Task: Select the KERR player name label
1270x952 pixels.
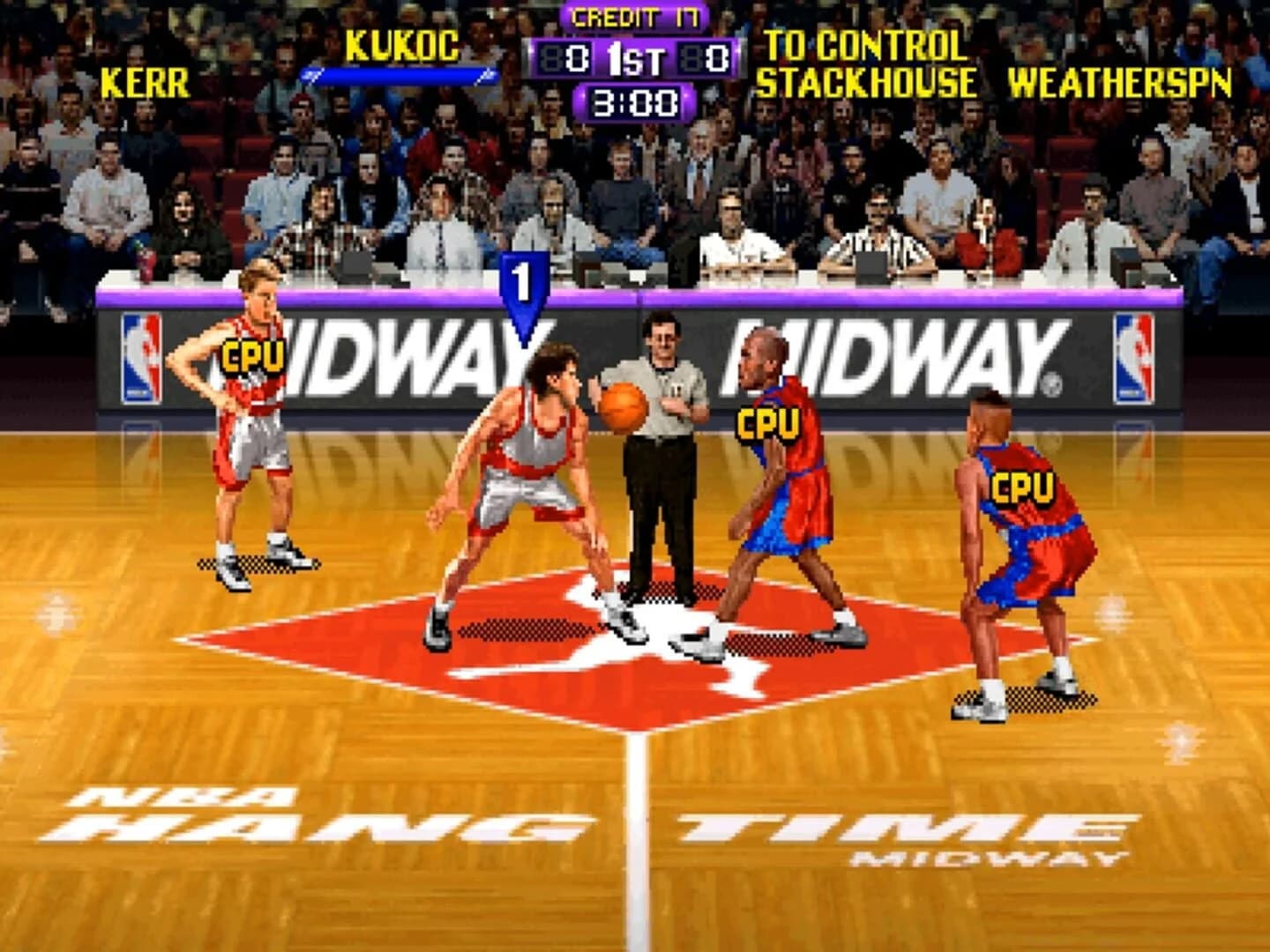Action: coord(146,81)
